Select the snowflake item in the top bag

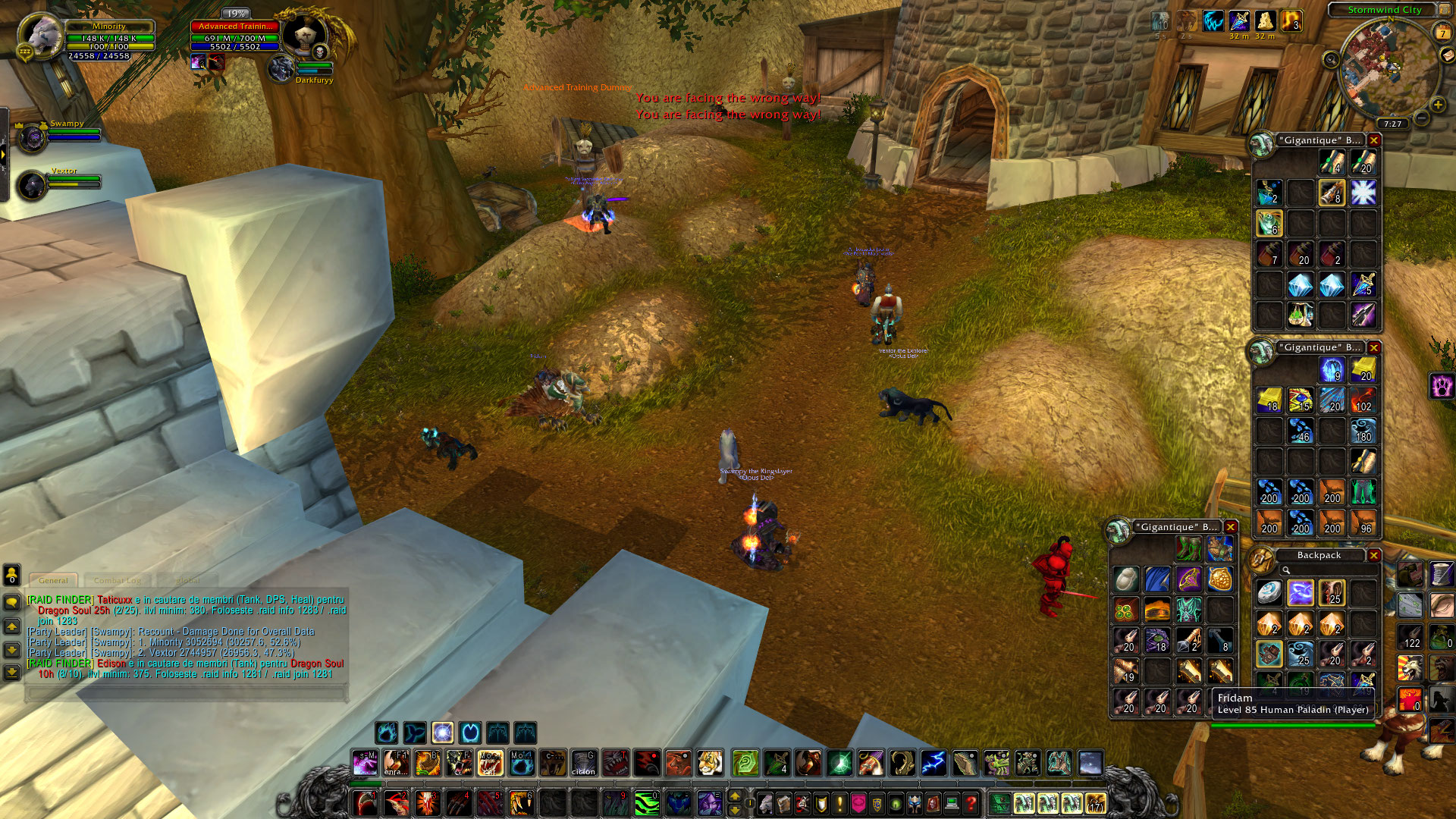coord(1363,193)
